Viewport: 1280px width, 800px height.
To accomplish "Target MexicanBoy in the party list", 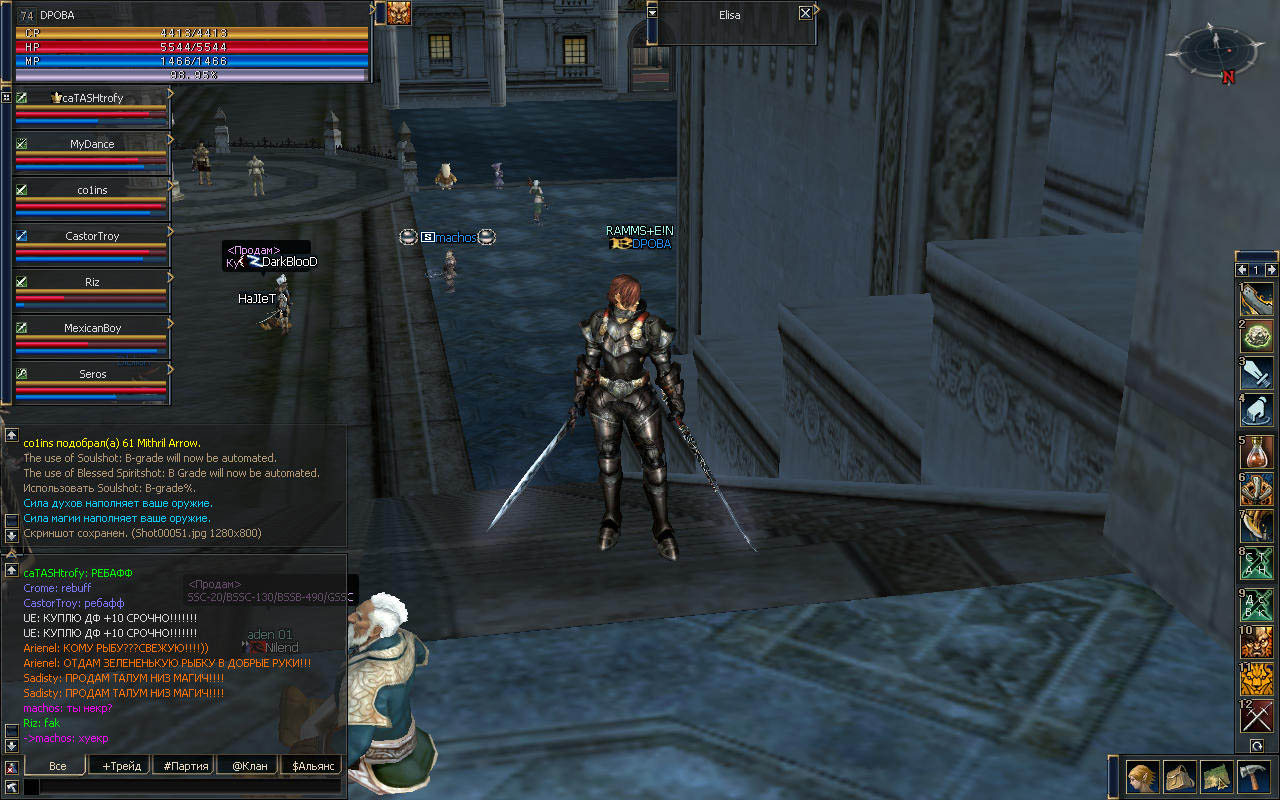I will 92,328.
